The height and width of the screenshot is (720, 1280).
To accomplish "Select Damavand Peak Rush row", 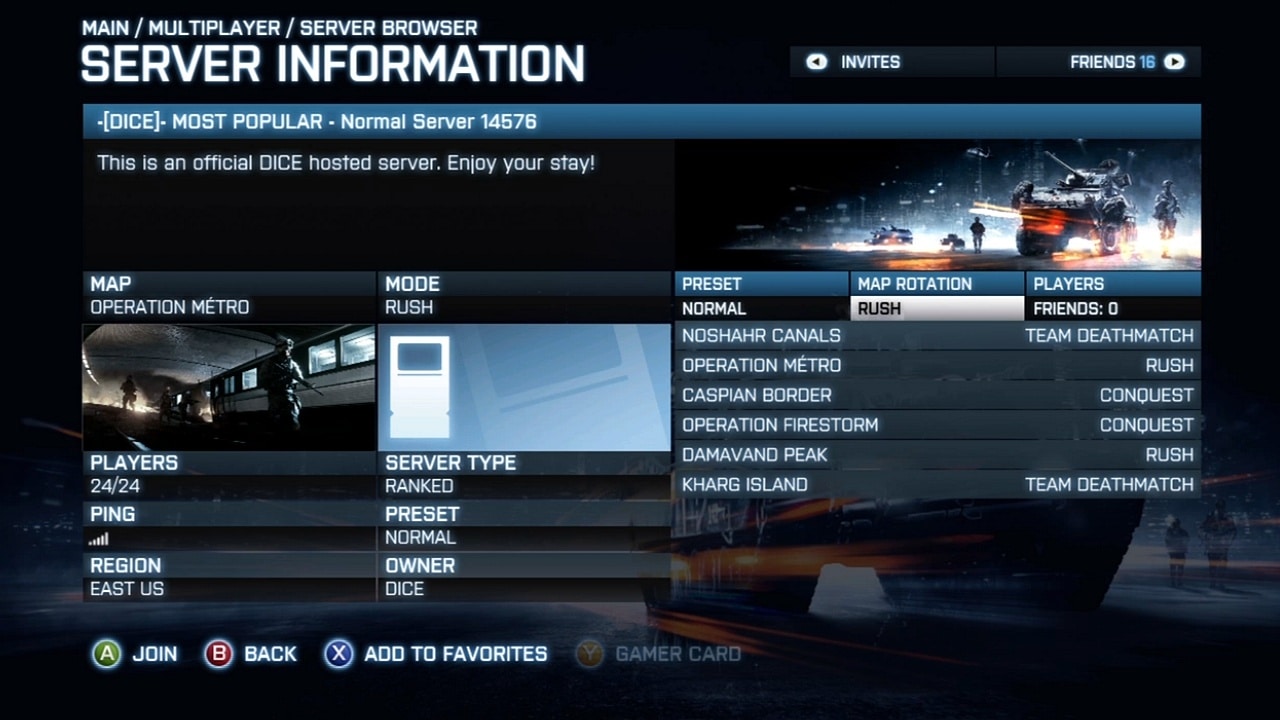I will point(938,455).
